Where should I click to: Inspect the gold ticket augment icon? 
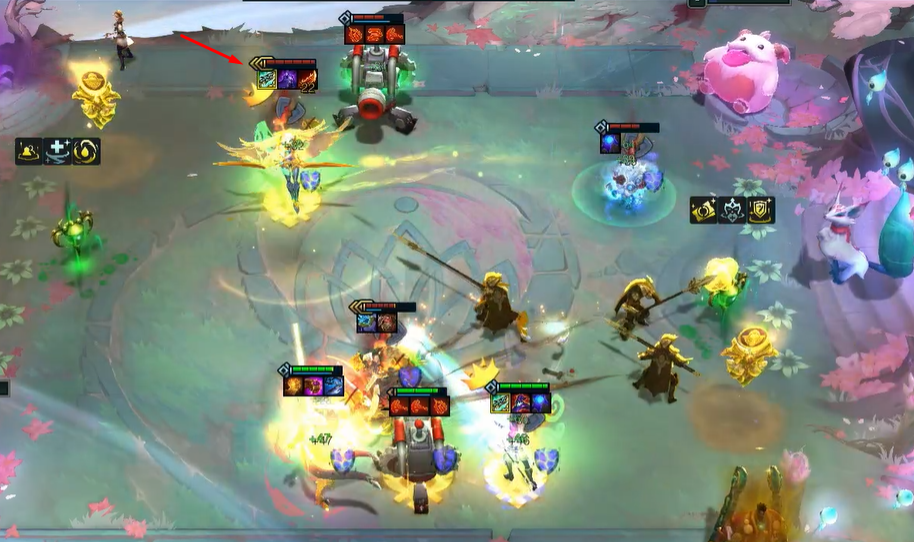coord(704,210)
